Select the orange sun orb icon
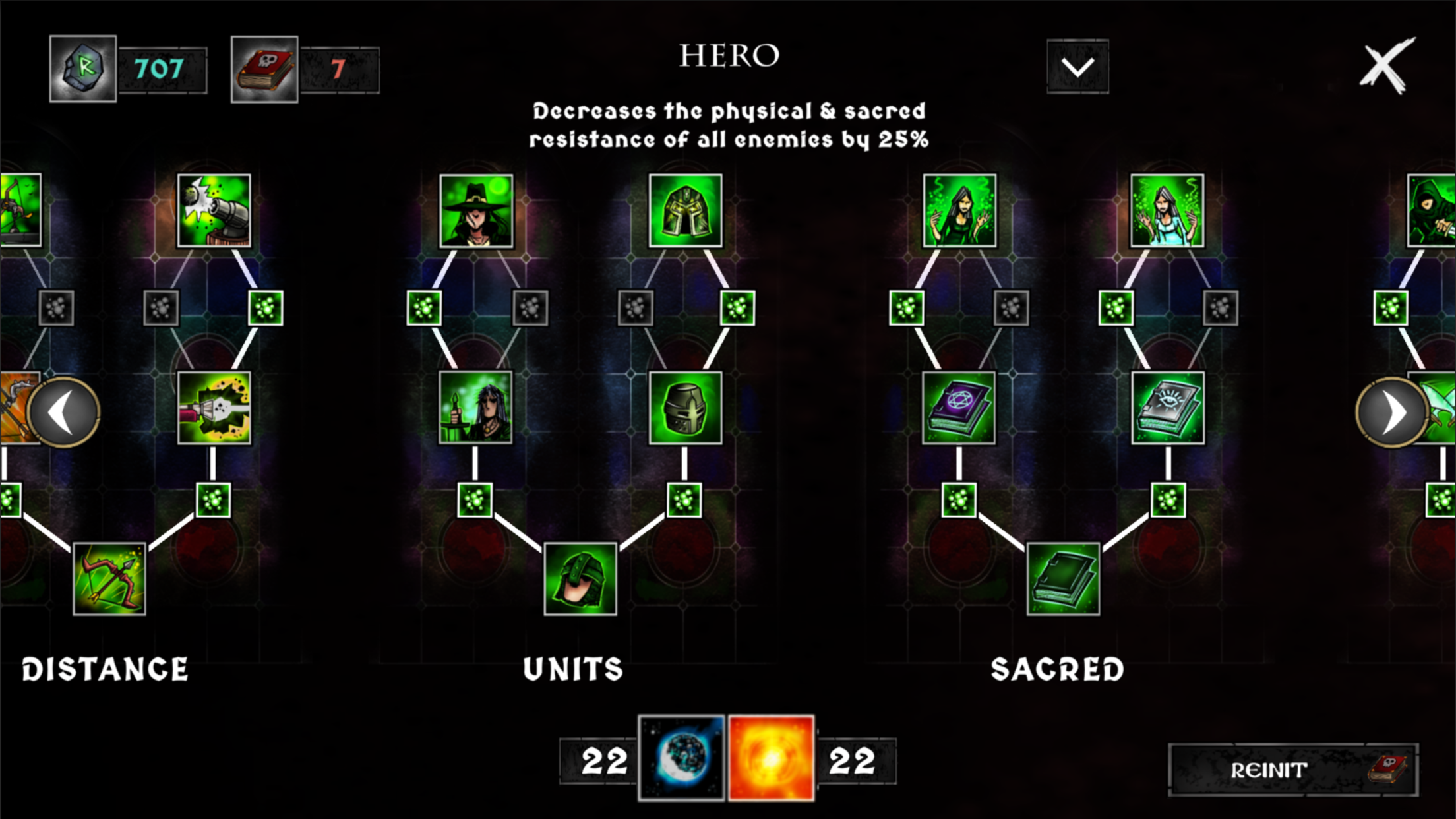The image size is (1456, 819). pos(771,758)
